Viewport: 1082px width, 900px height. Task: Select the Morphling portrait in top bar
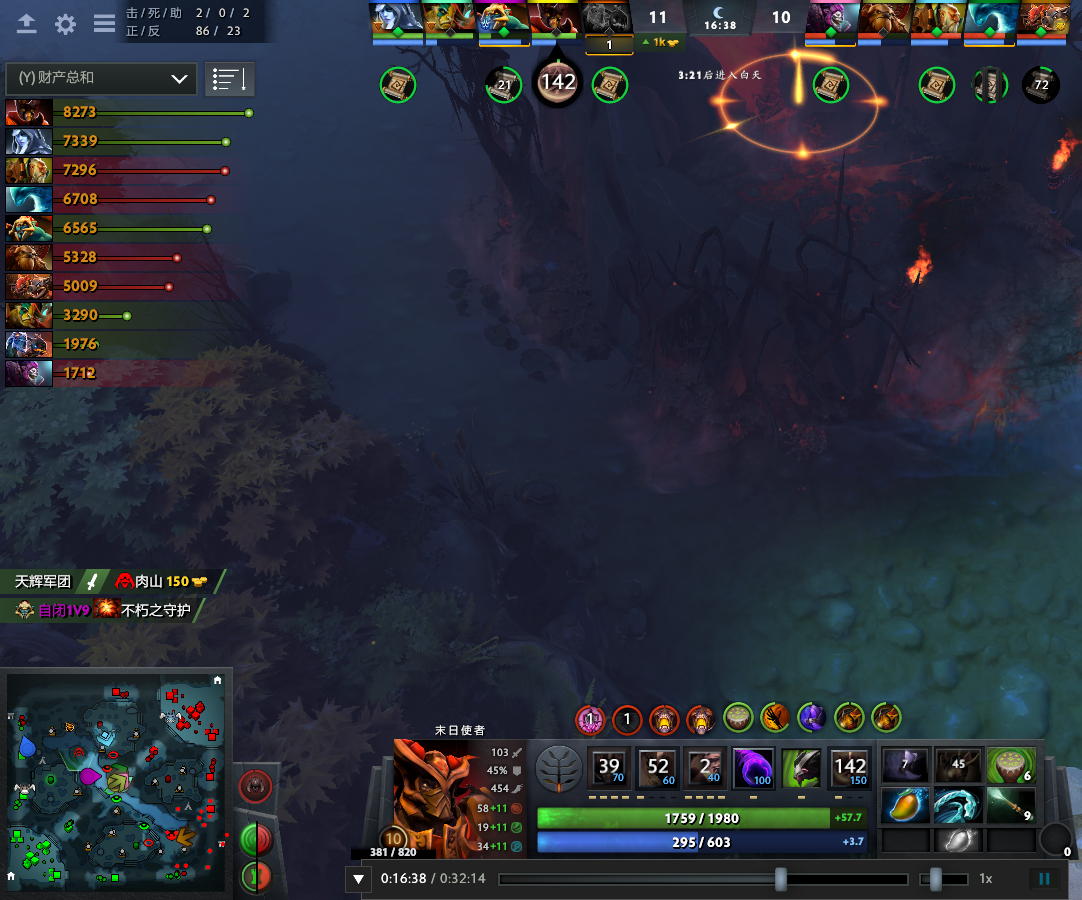(991, 18)
